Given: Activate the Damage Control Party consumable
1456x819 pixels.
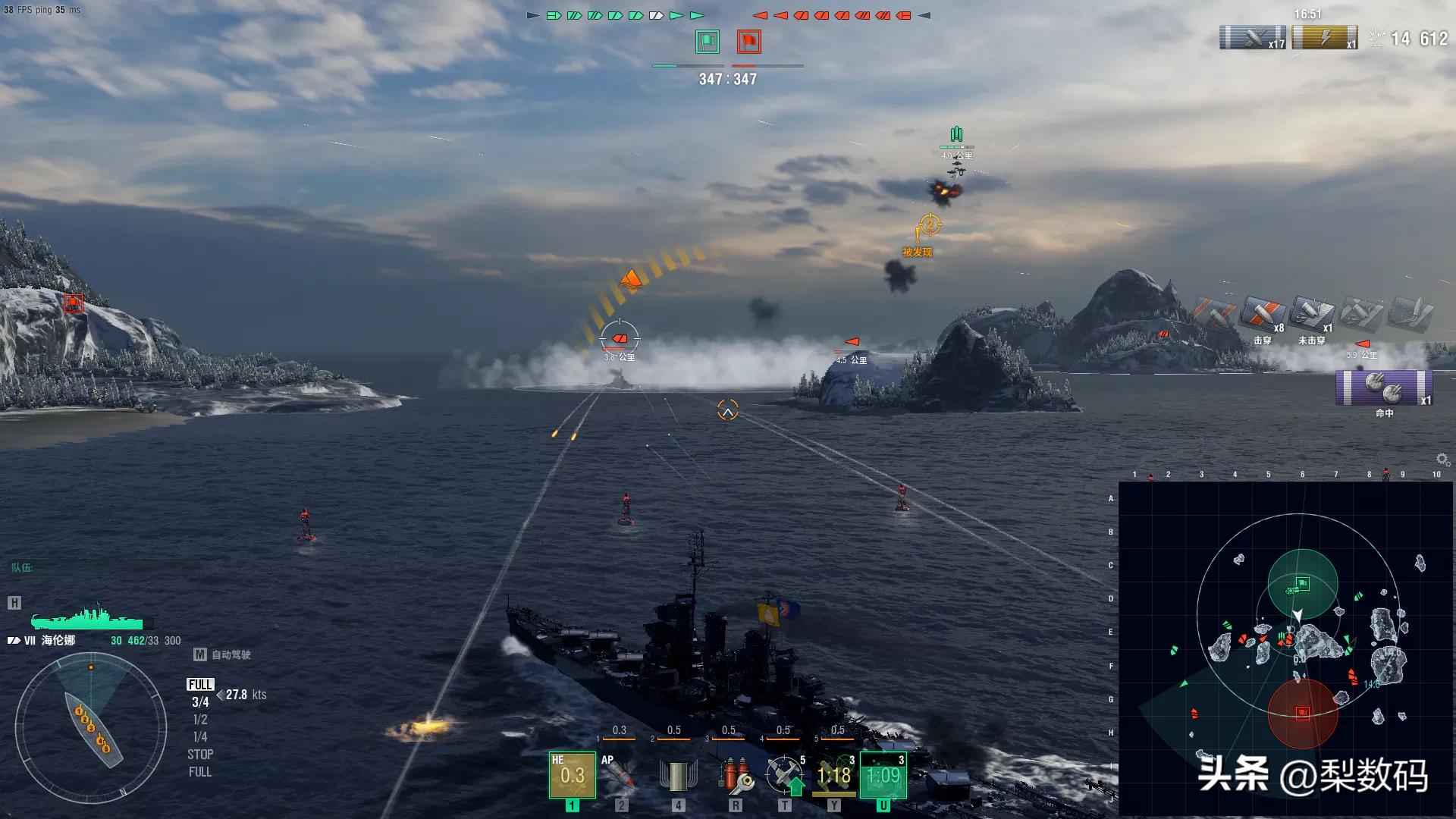Looking at the screenshot, I should 735,774.
